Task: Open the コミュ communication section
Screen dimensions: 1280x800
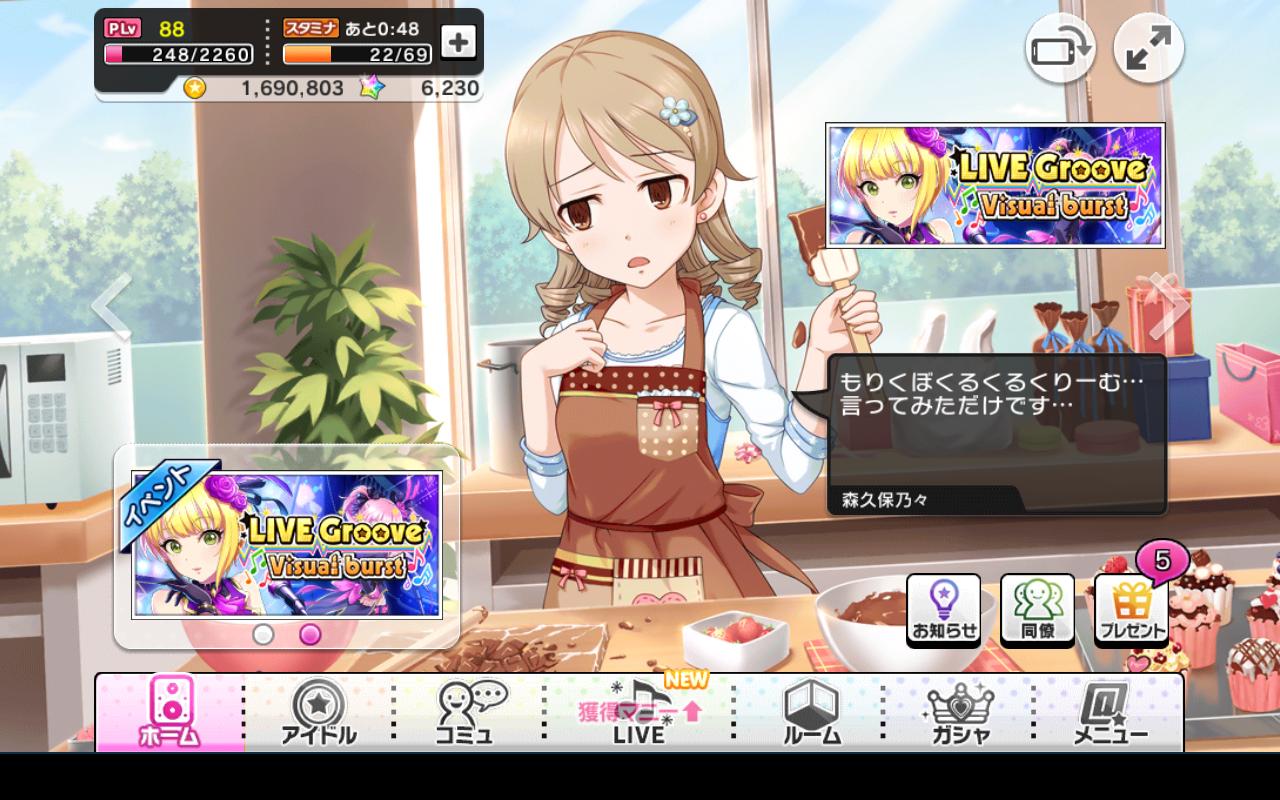Action: point(465,712)
